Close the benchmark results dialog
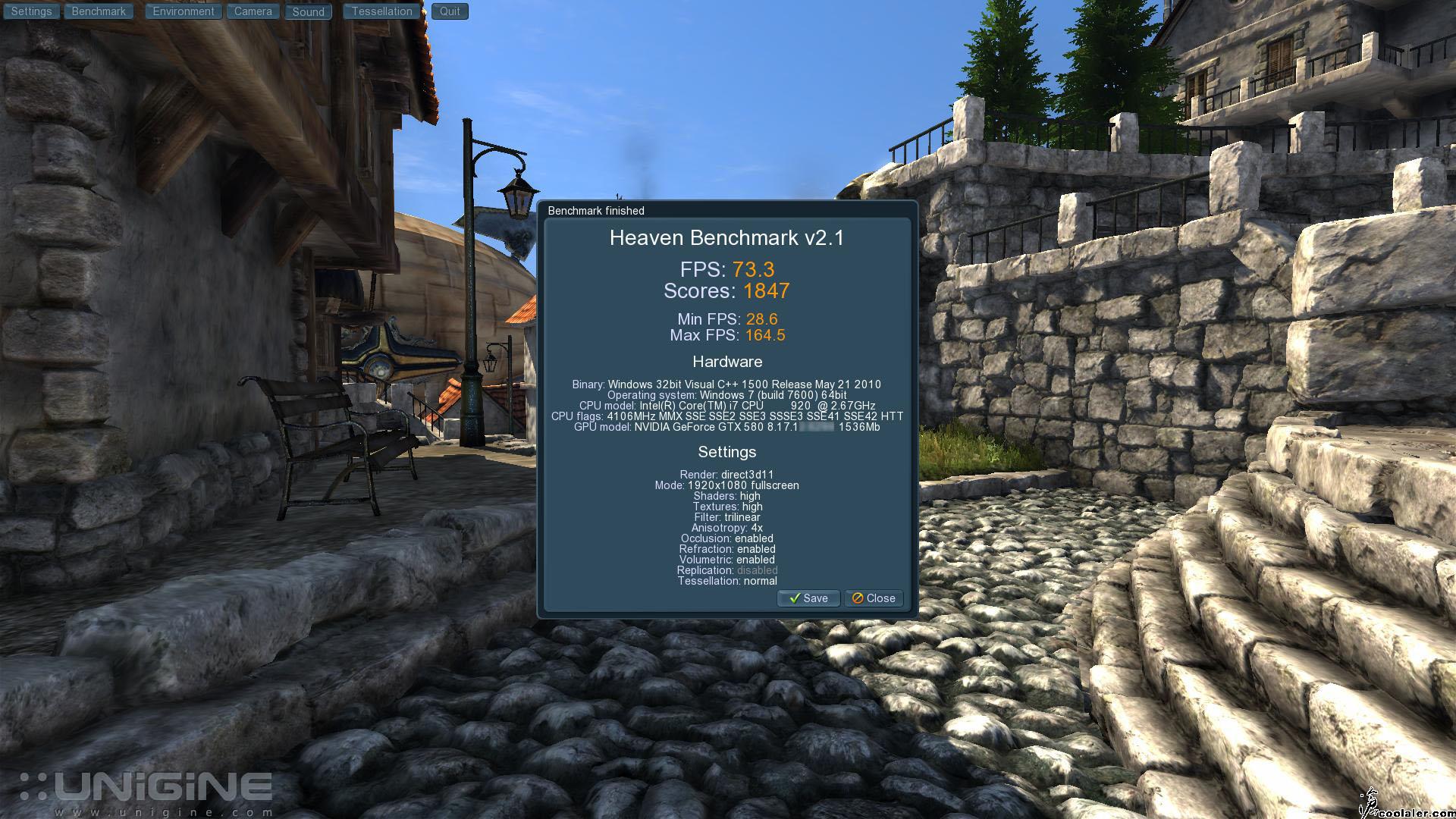 click(874, 598)
